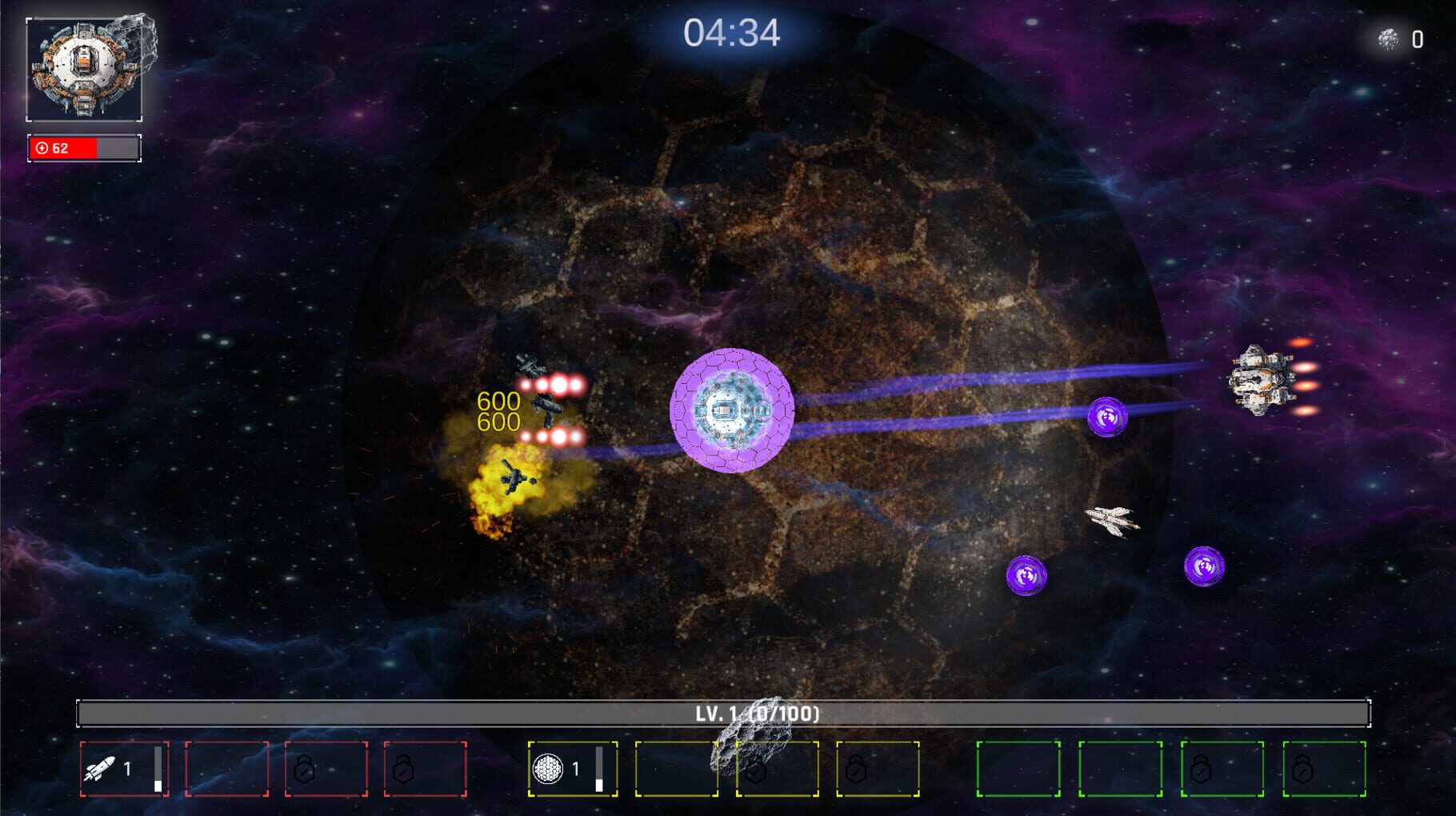Toggle the shield ability cooldown indicator
Viewport: 1456px width, 816px height.
(600, 770)
